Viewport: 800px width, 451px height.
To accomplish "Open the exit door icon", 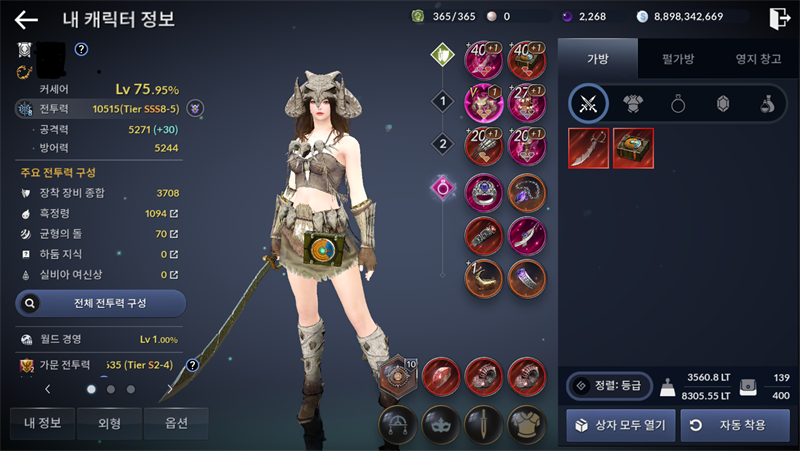I will (779, 18).
